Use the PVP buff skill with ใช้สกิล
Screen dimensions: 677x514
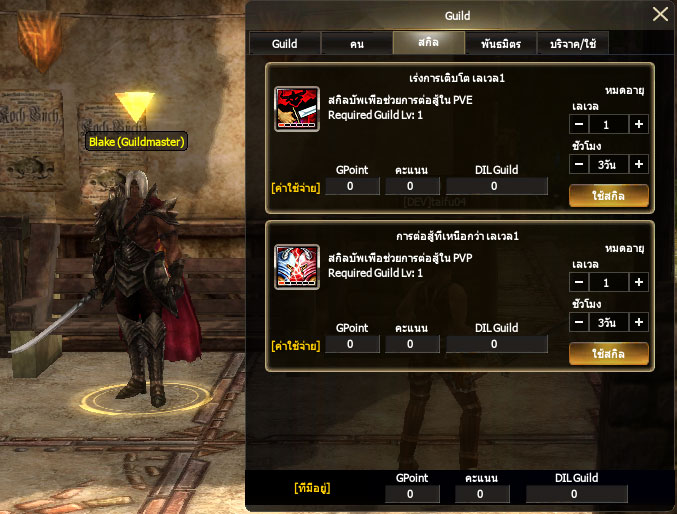pyautogui.click(x=608, y=354)
